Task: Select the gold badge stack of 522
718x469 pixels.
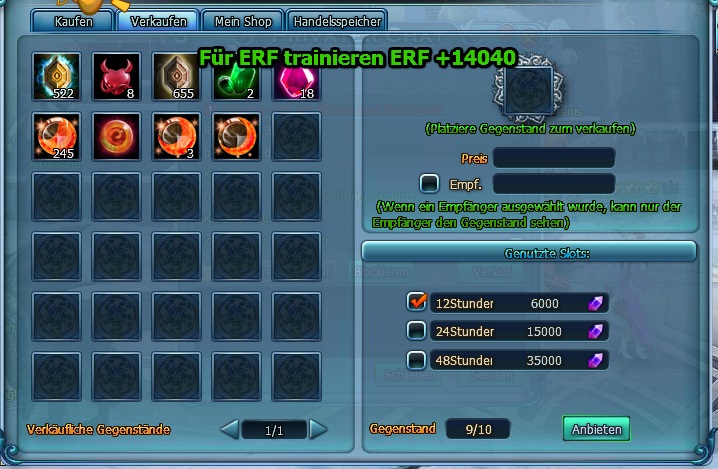Action: point(56,77)
